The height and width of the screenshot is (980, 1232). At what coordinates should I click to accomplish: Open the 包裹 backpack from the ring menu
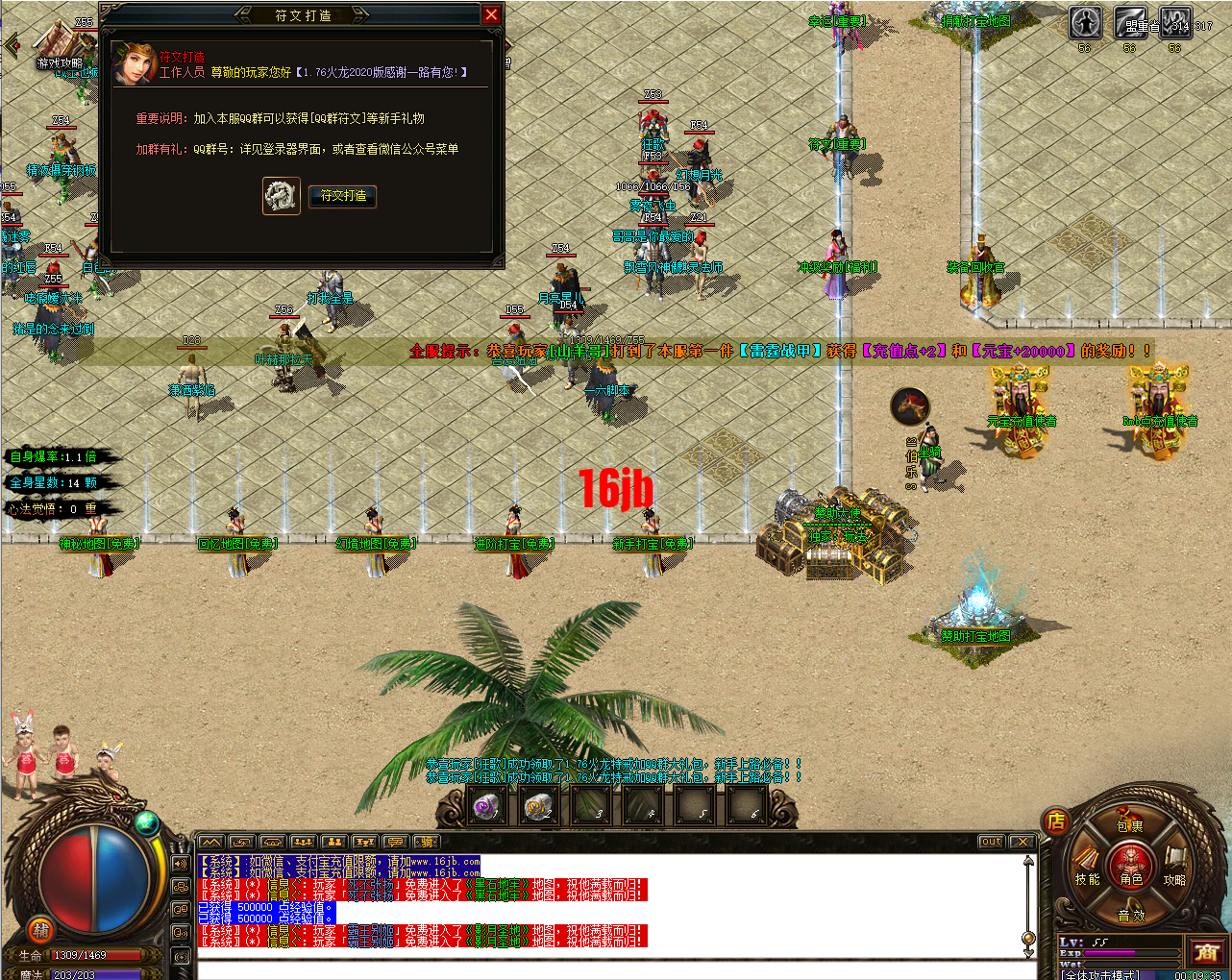1129,826
